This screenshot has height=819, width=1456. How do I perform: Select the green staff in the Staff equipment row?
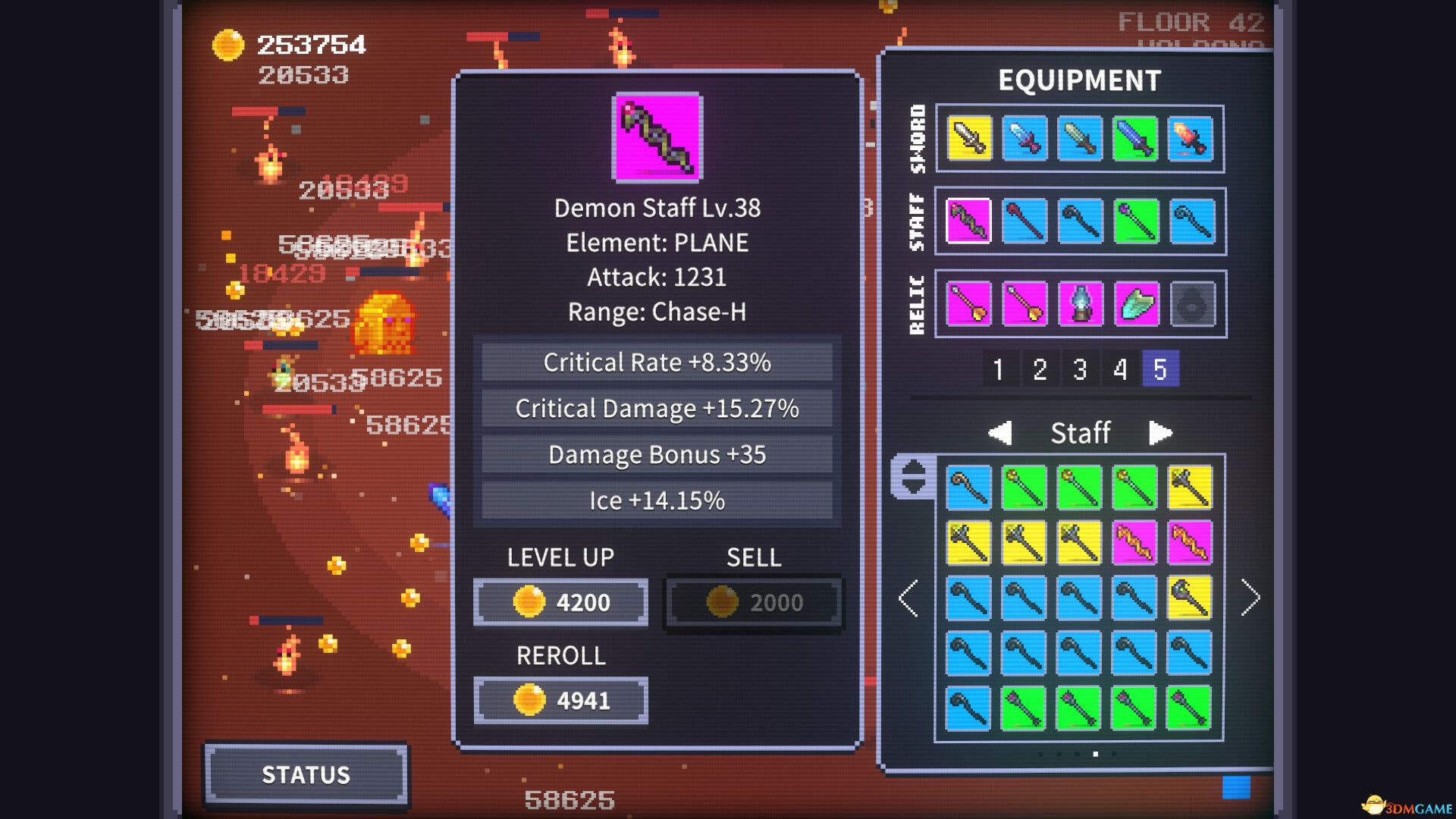1136,222
